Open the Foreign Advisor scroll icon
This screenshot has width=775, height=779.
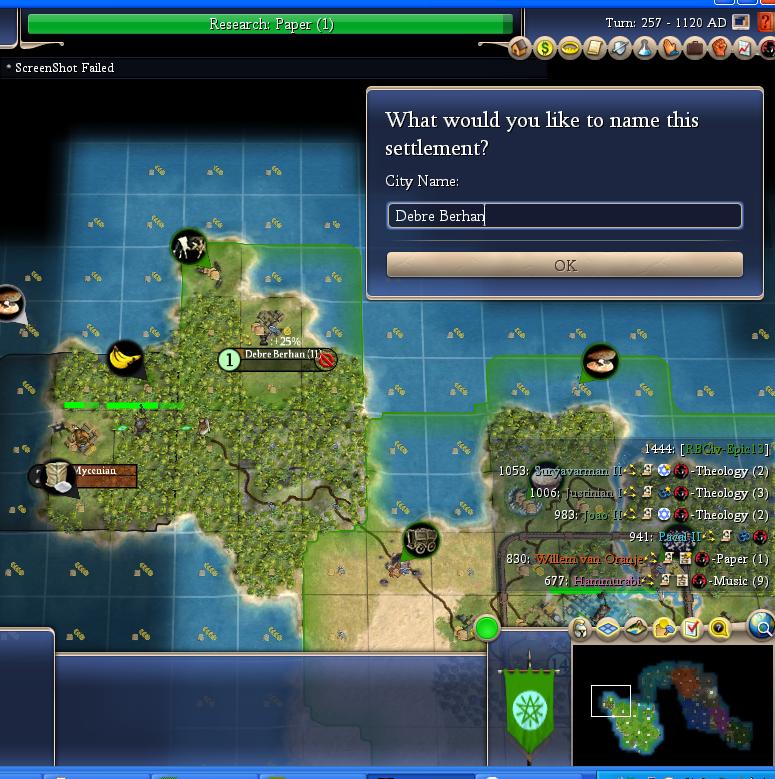click(595, 48)
